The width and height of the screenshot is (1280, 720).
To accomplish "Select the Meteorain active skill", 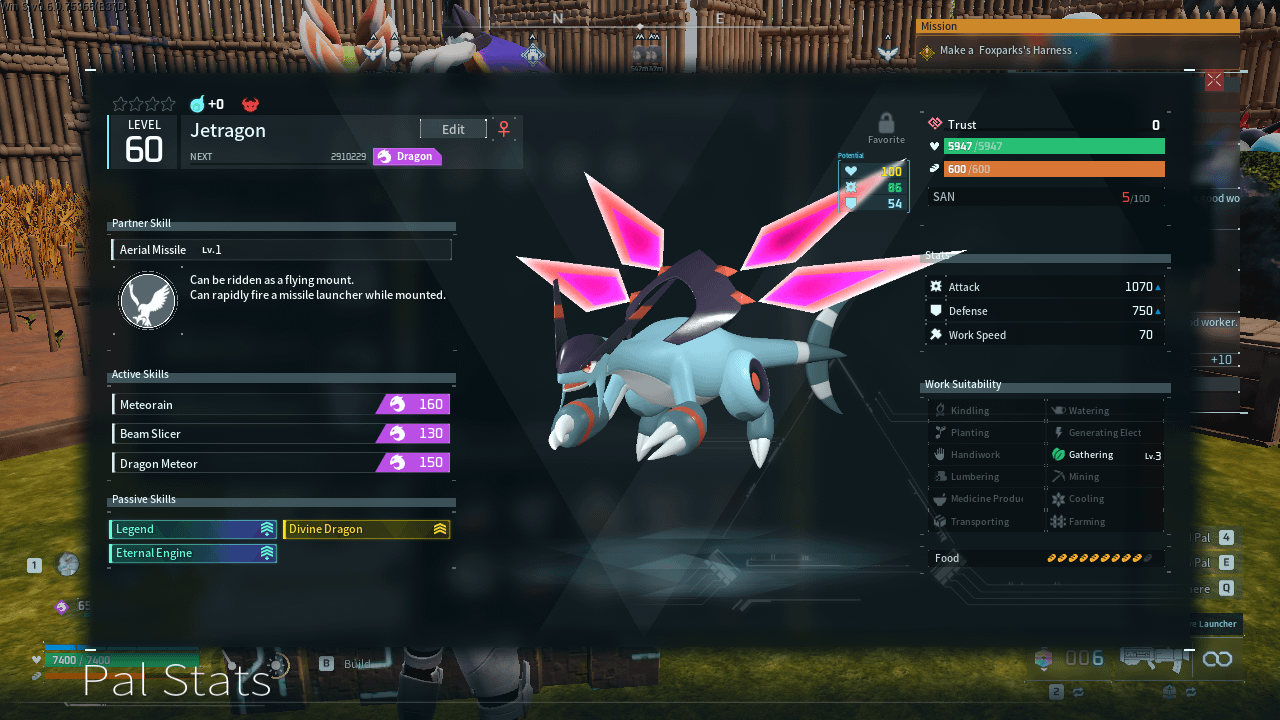I will tap(281, 404).
